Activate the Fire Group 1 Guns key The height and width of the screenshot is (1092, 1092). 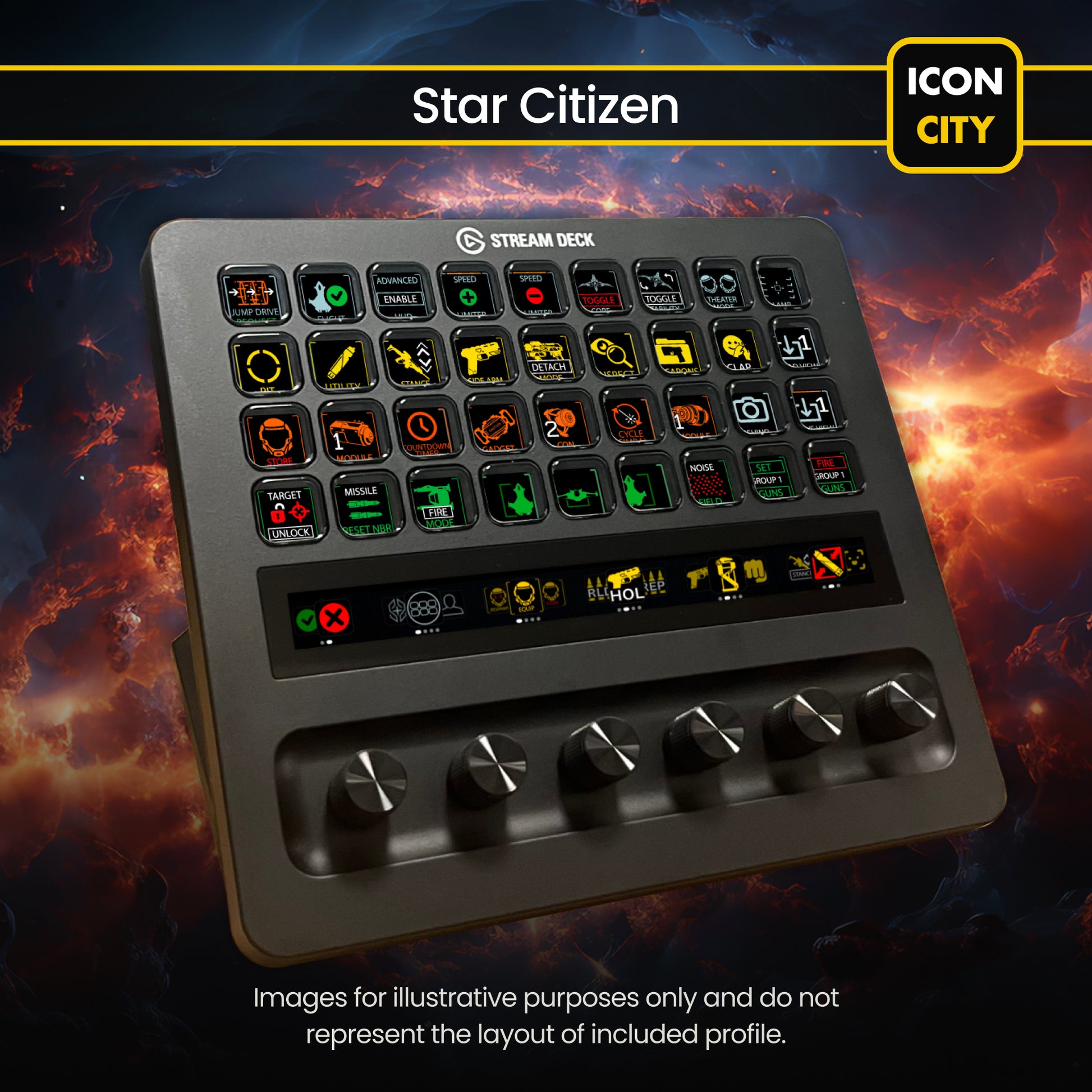[831, 472]
